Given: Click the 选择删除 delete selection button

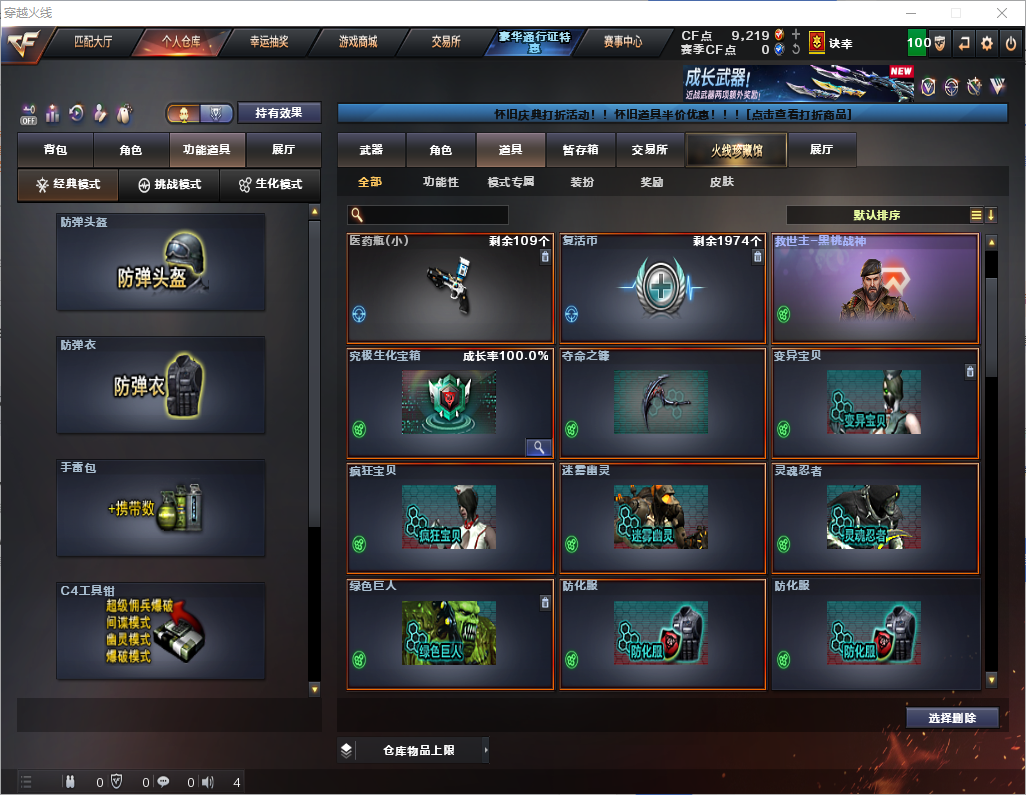Looking at the screenshot, I should pos(952,718).
